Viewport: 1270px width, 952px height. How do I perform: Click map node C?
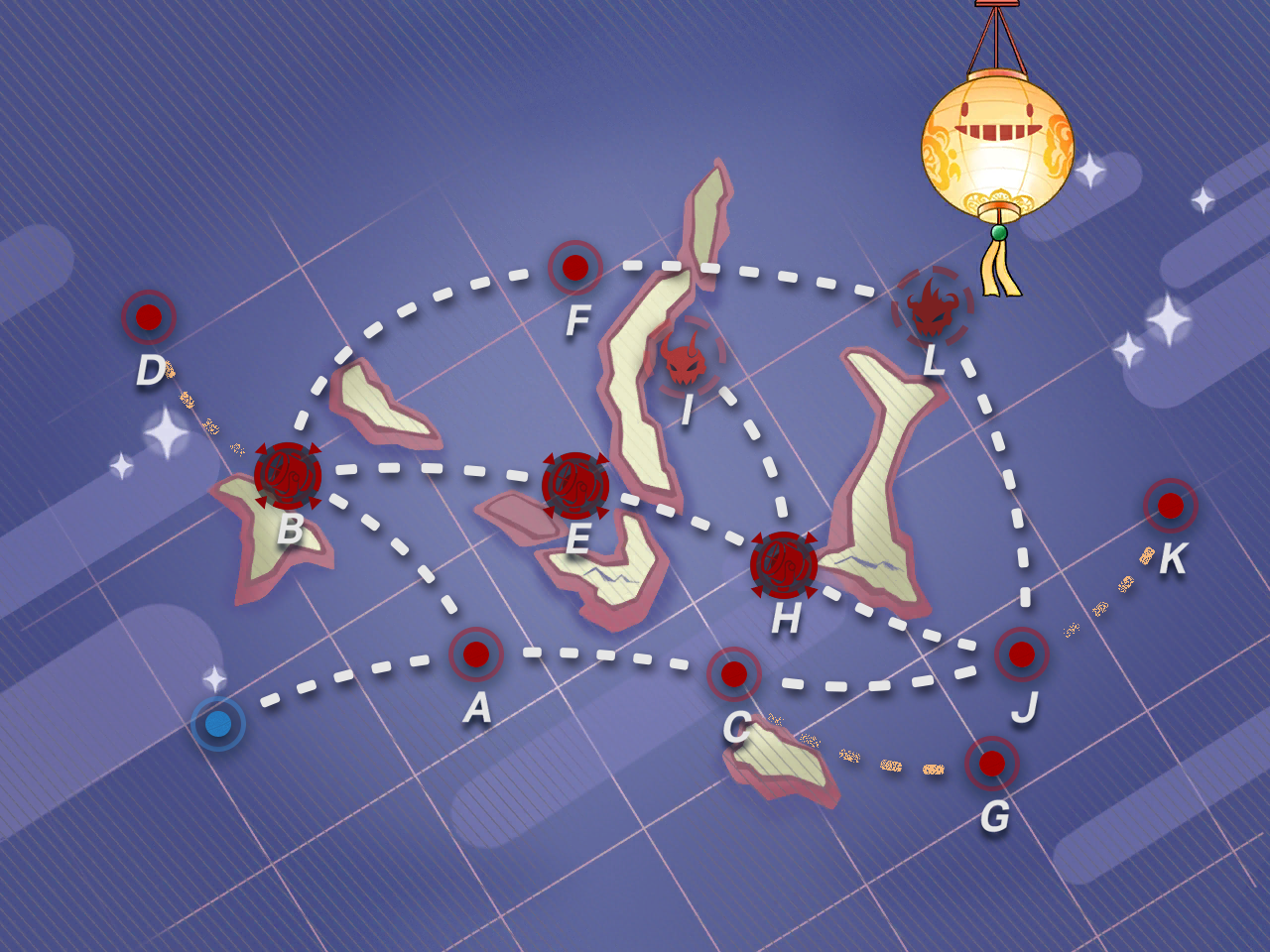tap(734, 674)
